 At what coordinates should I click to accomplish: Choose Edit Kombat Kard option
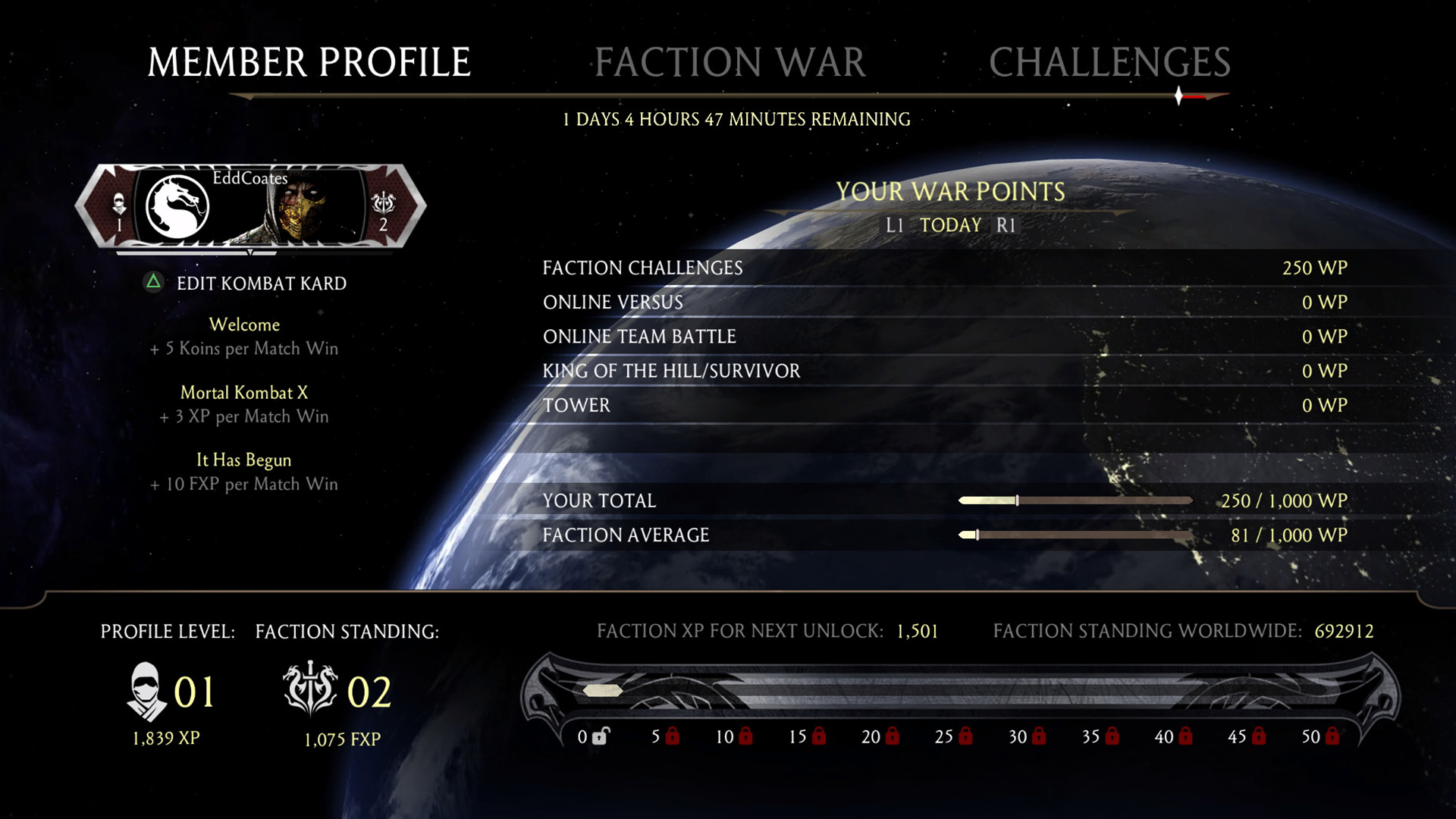[260, 284]
